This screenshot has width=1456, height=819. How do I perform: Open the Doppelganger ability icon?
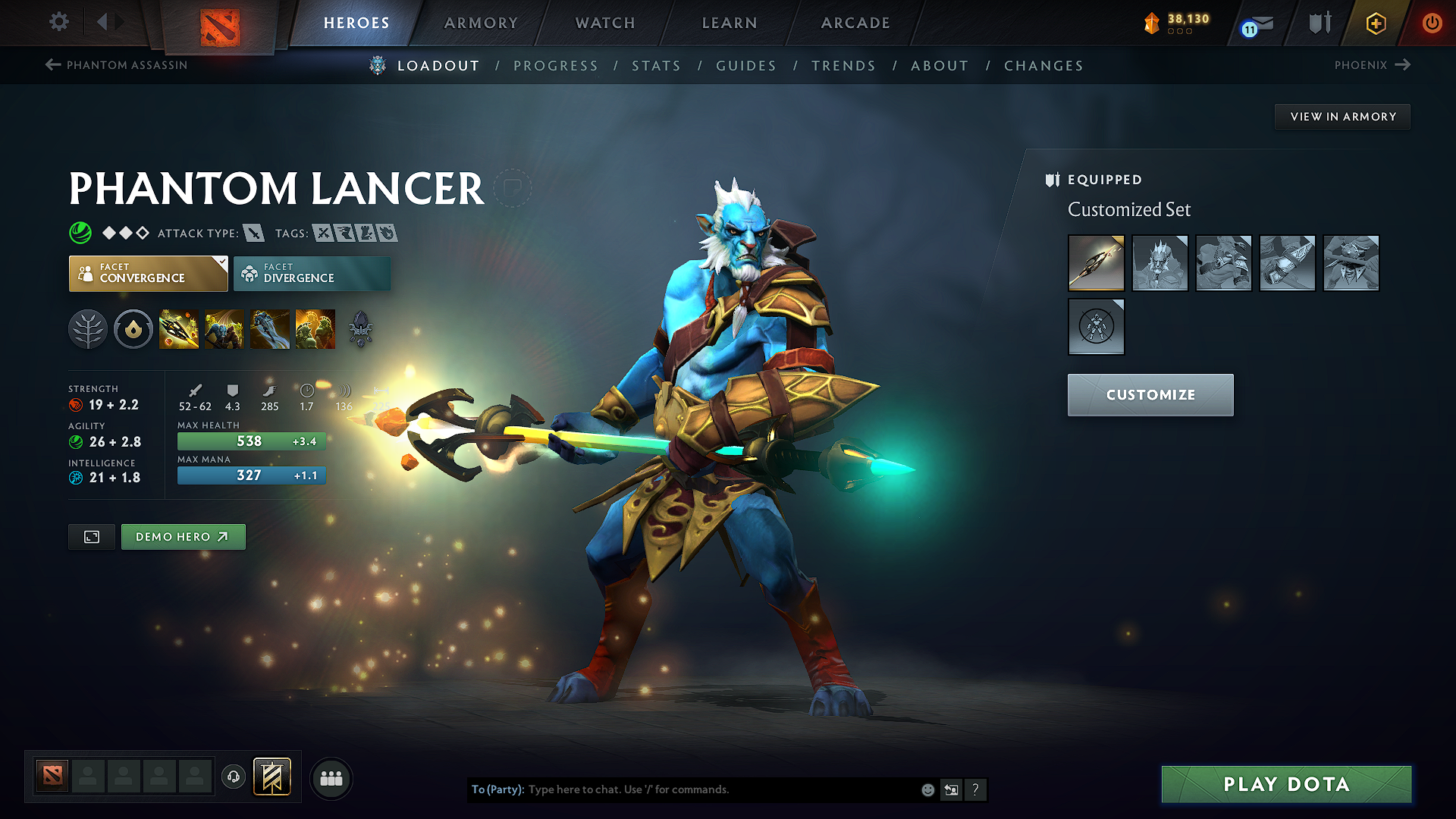(224, 328)
